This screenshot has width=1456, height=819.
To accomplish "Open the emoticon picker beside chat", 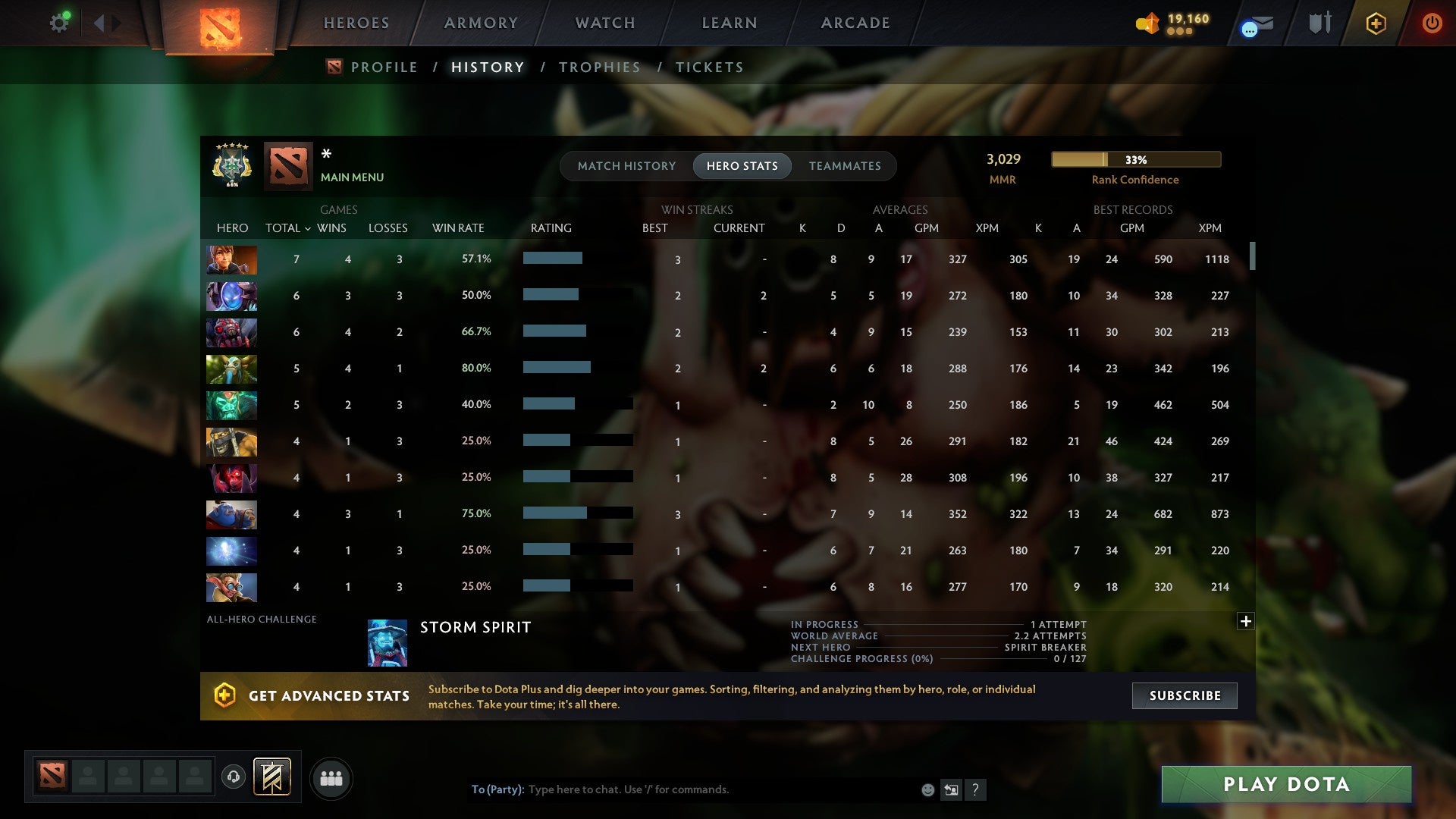I will point(927,789).
